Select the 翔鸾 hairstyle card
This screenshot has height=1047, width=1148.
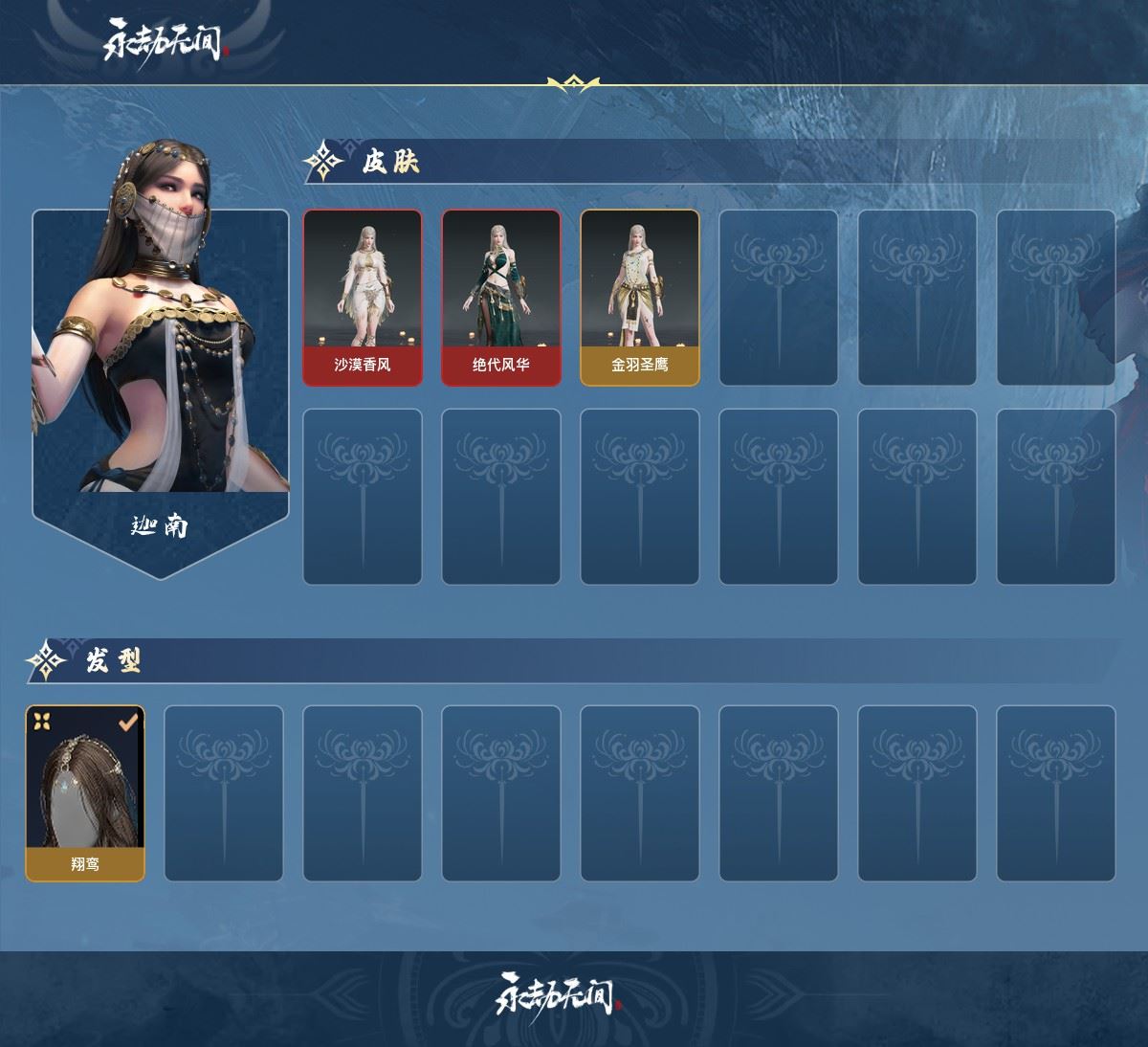[x=85, y=793]
